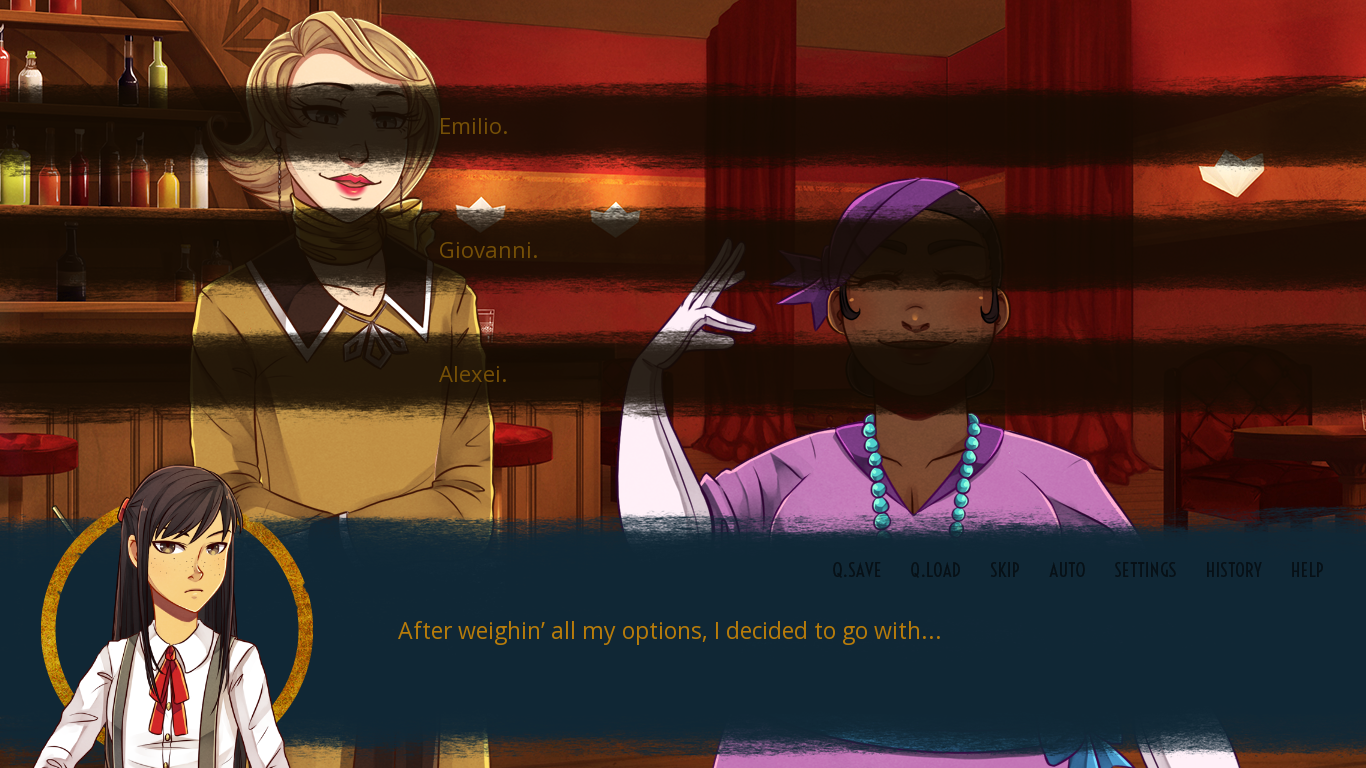Open the HELP screen
This screenshot has width=1366, height=768.
pyautogui.click(x=1308, y=570)
